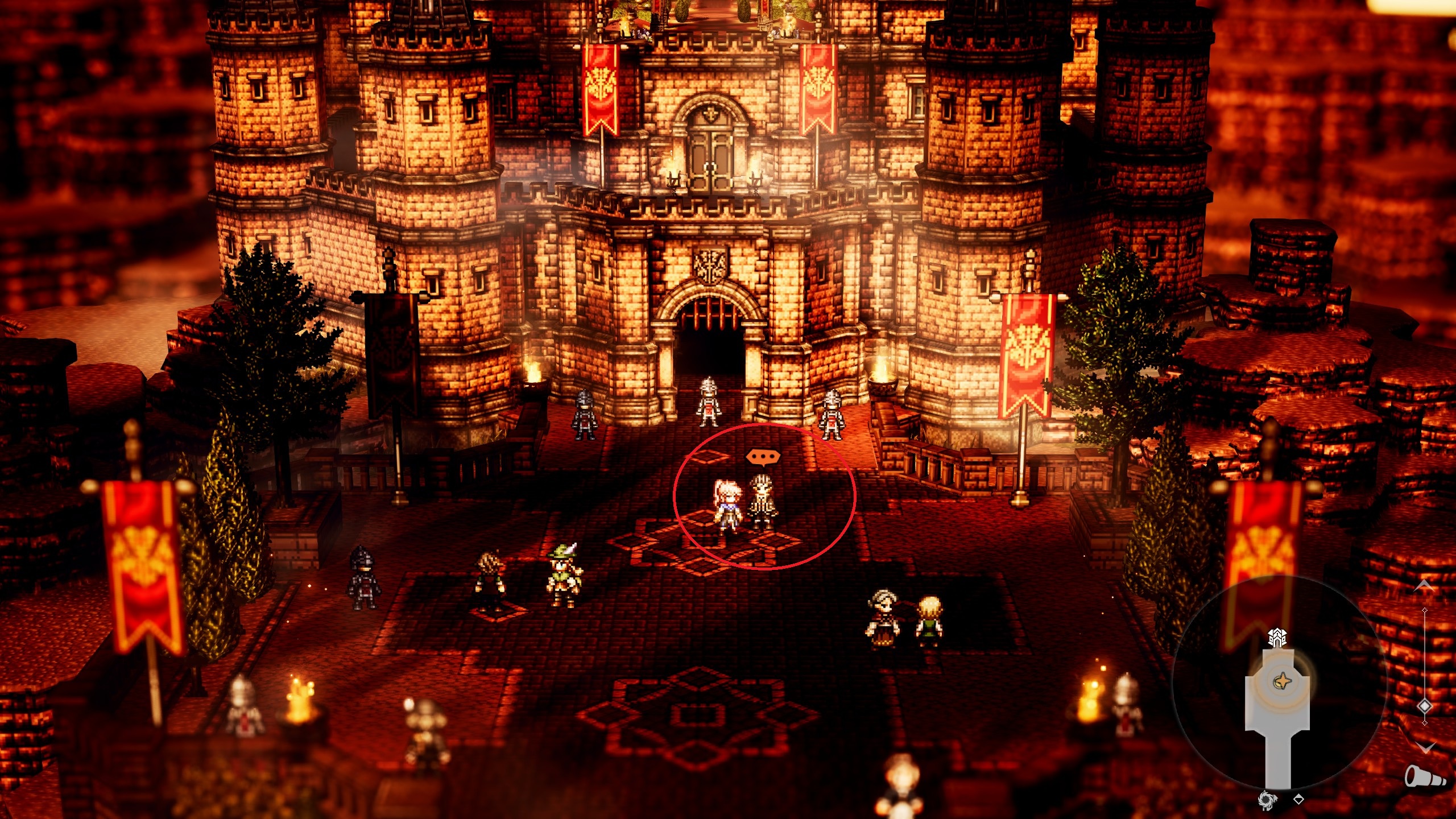Screen dimensions: 1456x819
Task: Click the up chevron above the zoom slider
Action: pos(1424,586)
